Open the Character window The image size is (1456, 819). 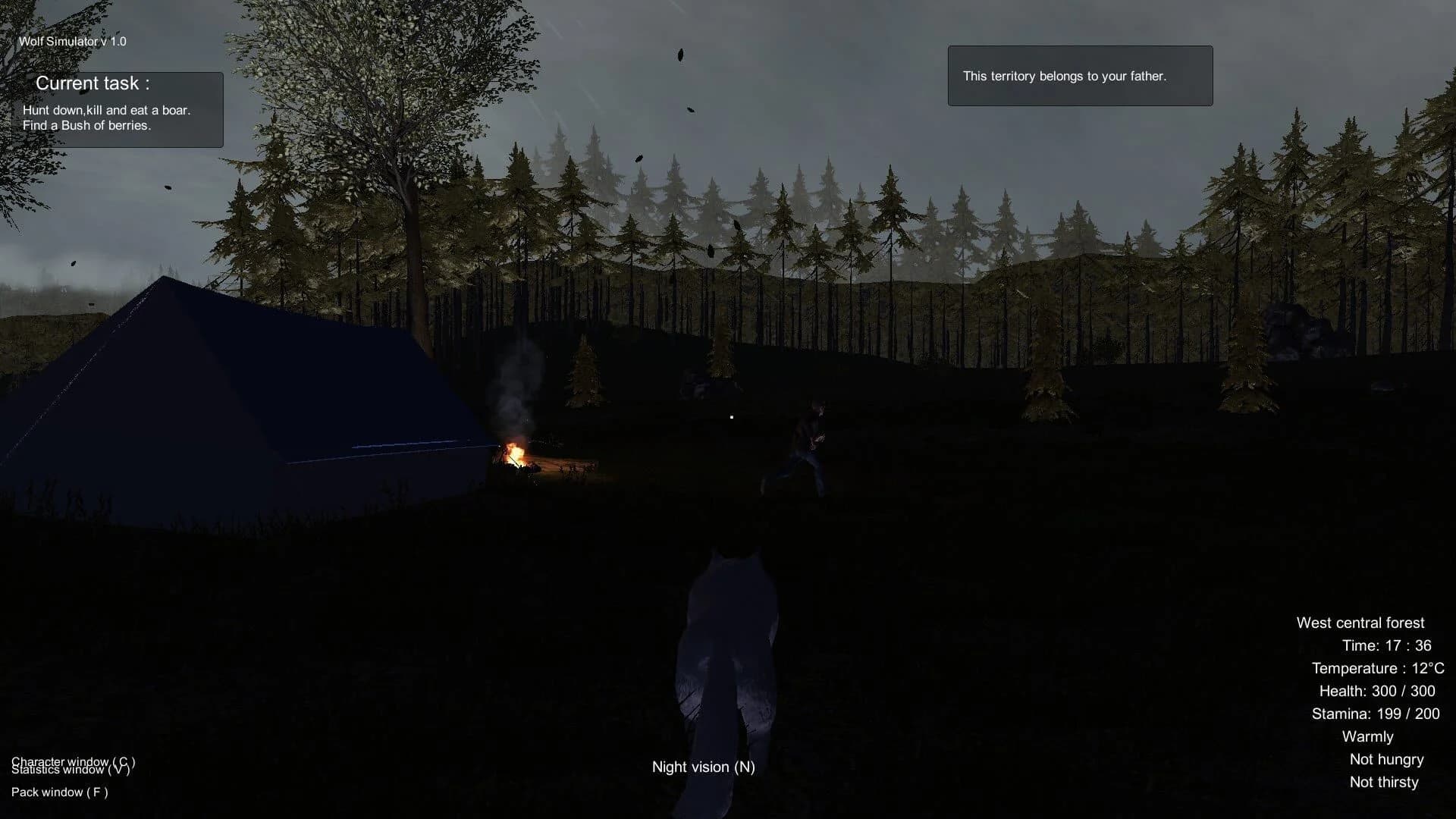[x=74, y=761]
